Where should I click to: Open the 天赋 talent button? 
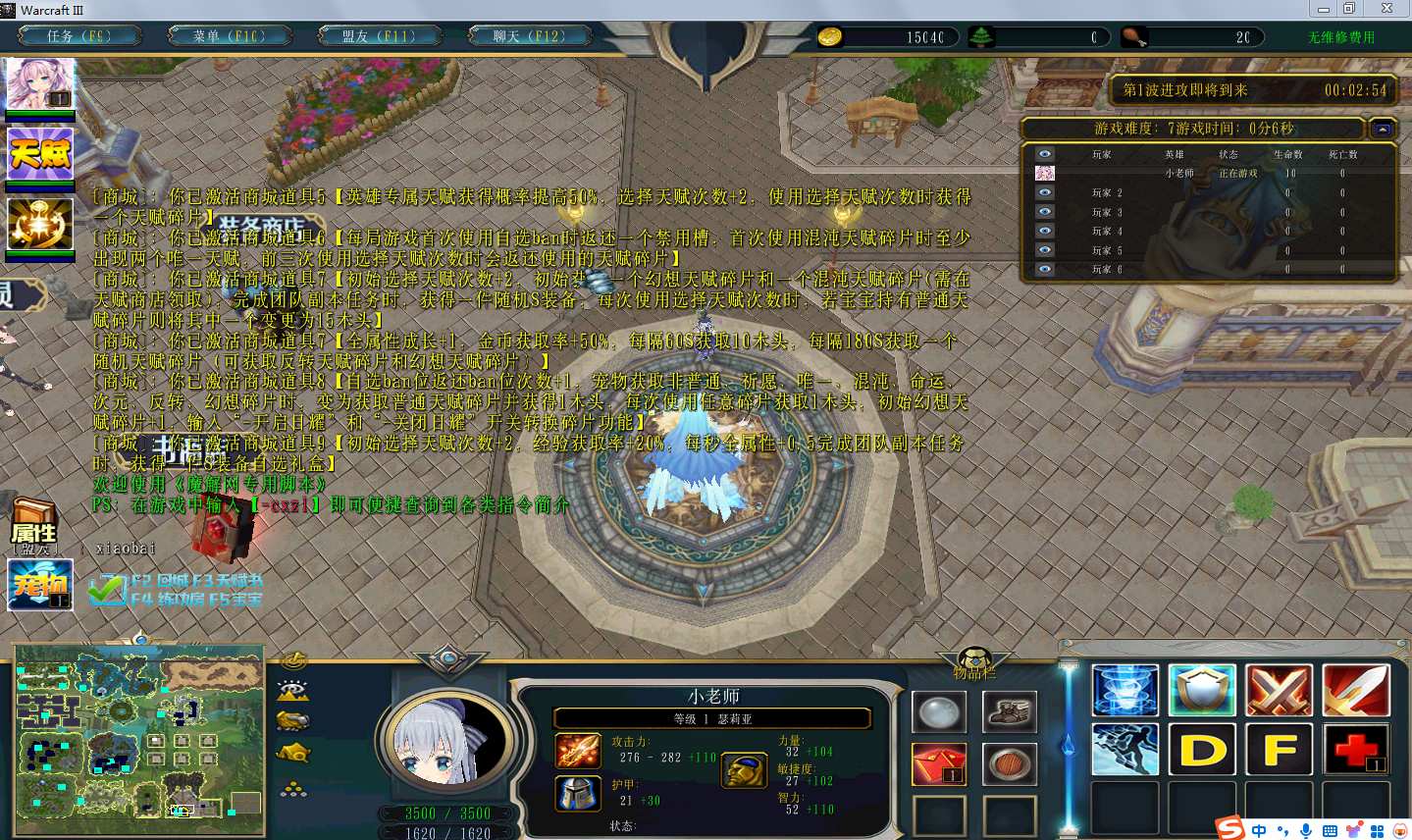coord(40,153)
